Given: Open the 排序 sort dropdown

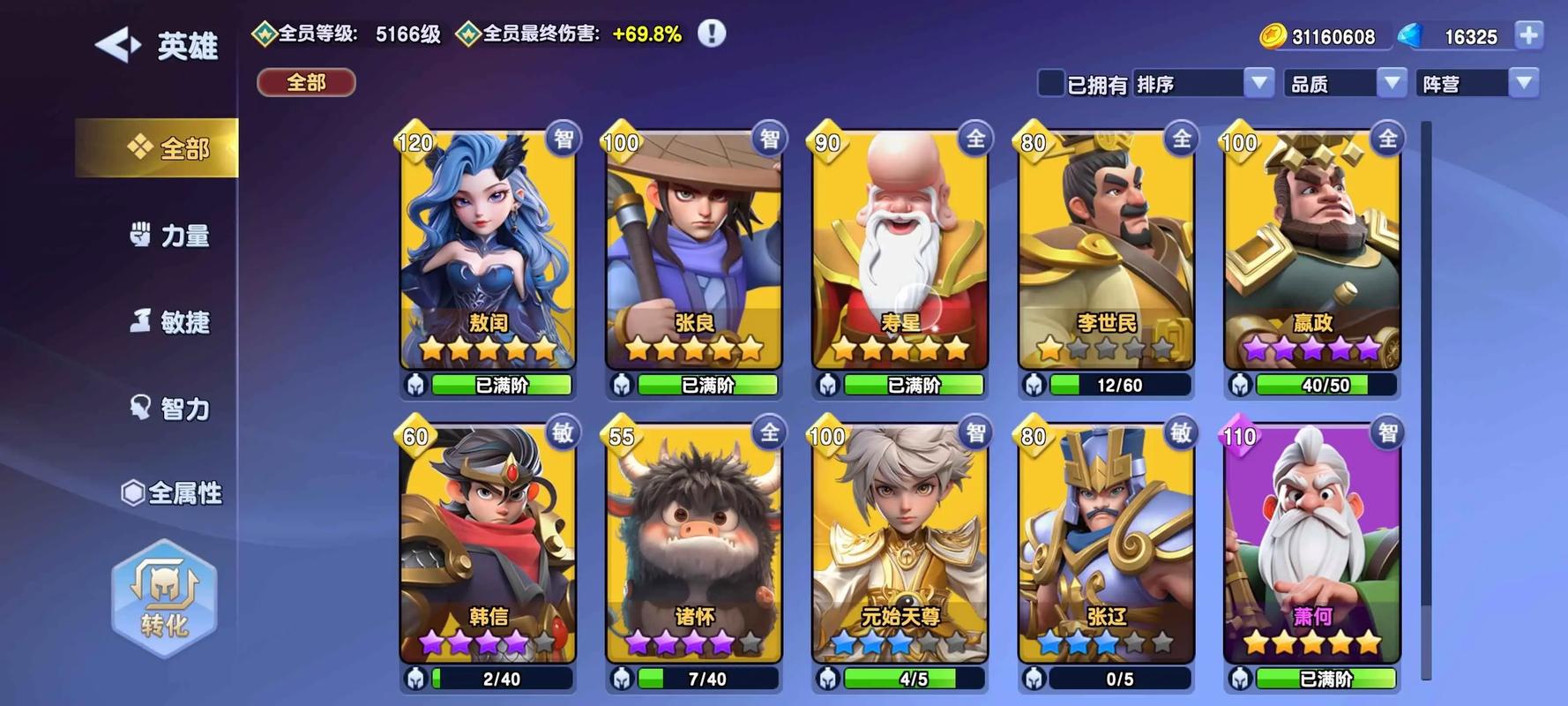Looking at the screenshot, I should (1203, 83).
